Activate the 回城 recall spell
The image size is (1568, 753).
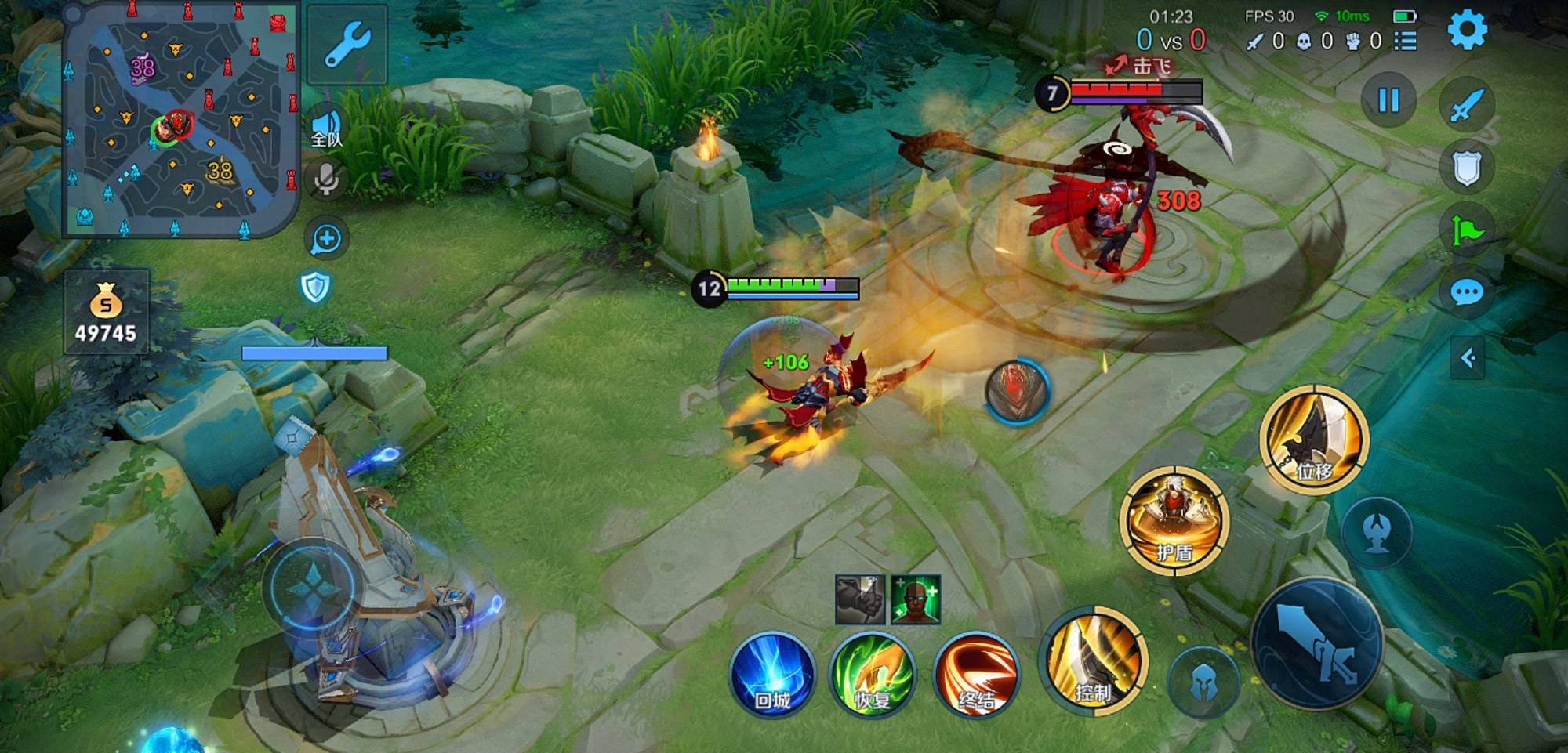(772, 674)
